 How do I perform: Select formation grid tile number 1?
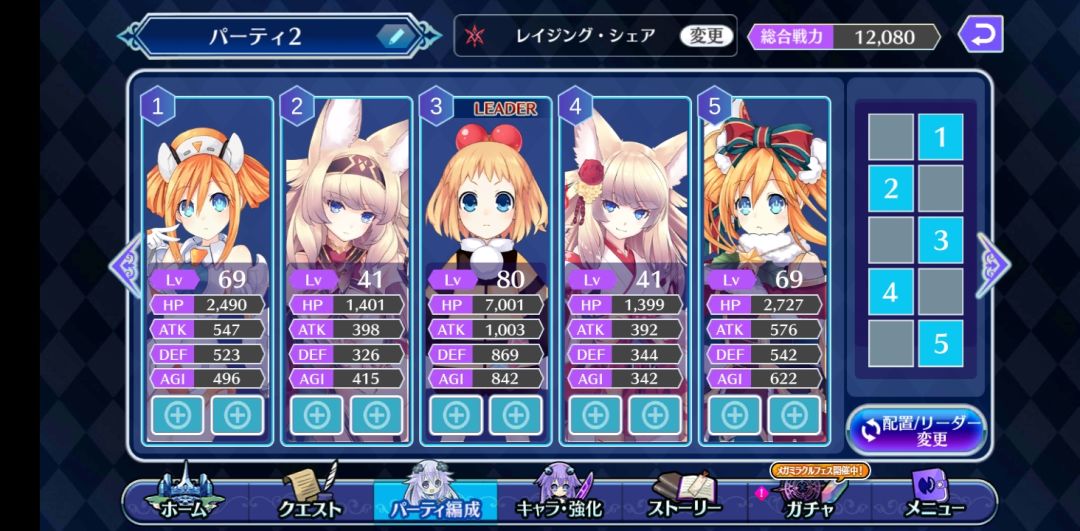point(940,137)
